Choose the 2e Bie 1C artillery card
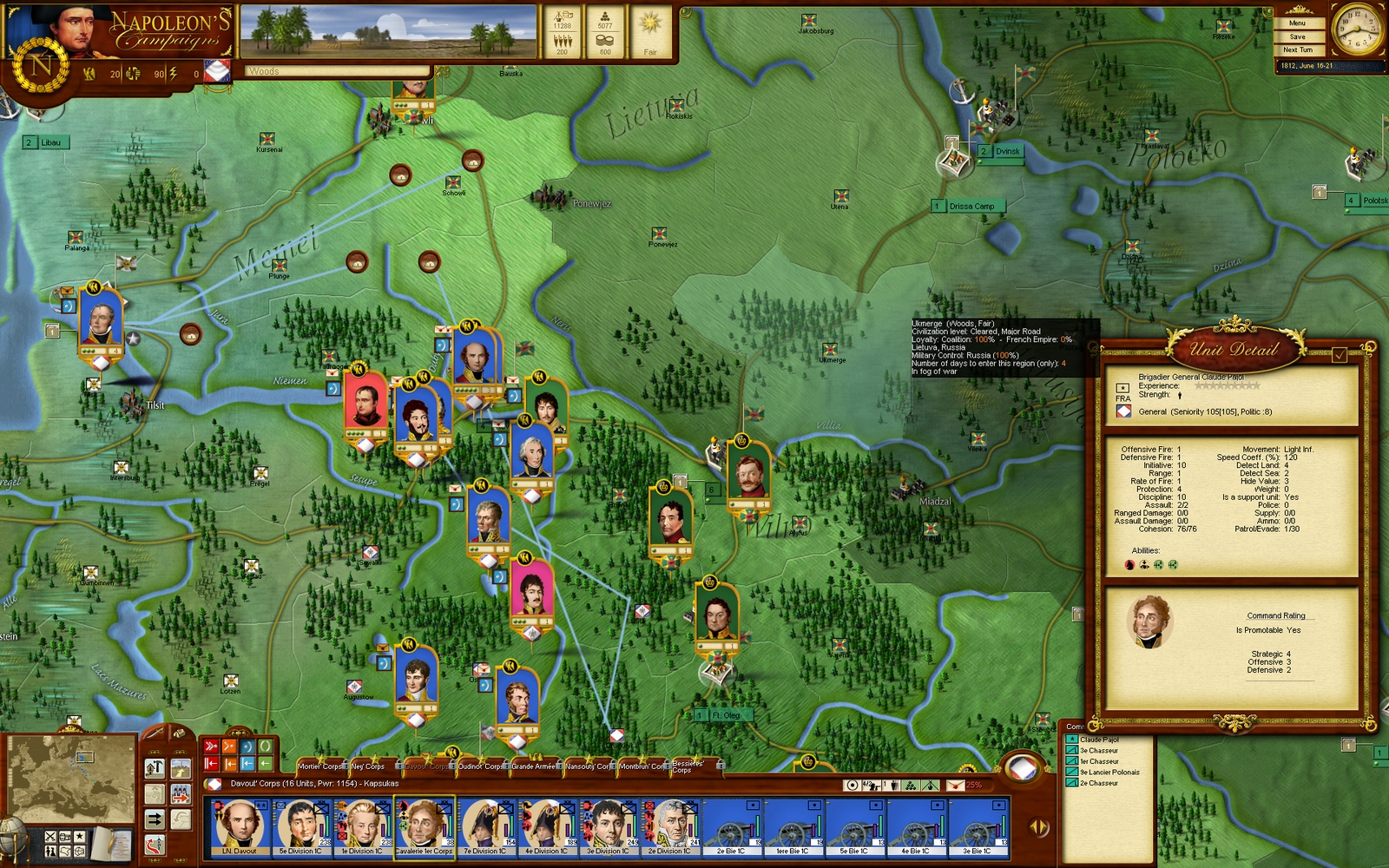1389x868 pixels. (731, 828)
